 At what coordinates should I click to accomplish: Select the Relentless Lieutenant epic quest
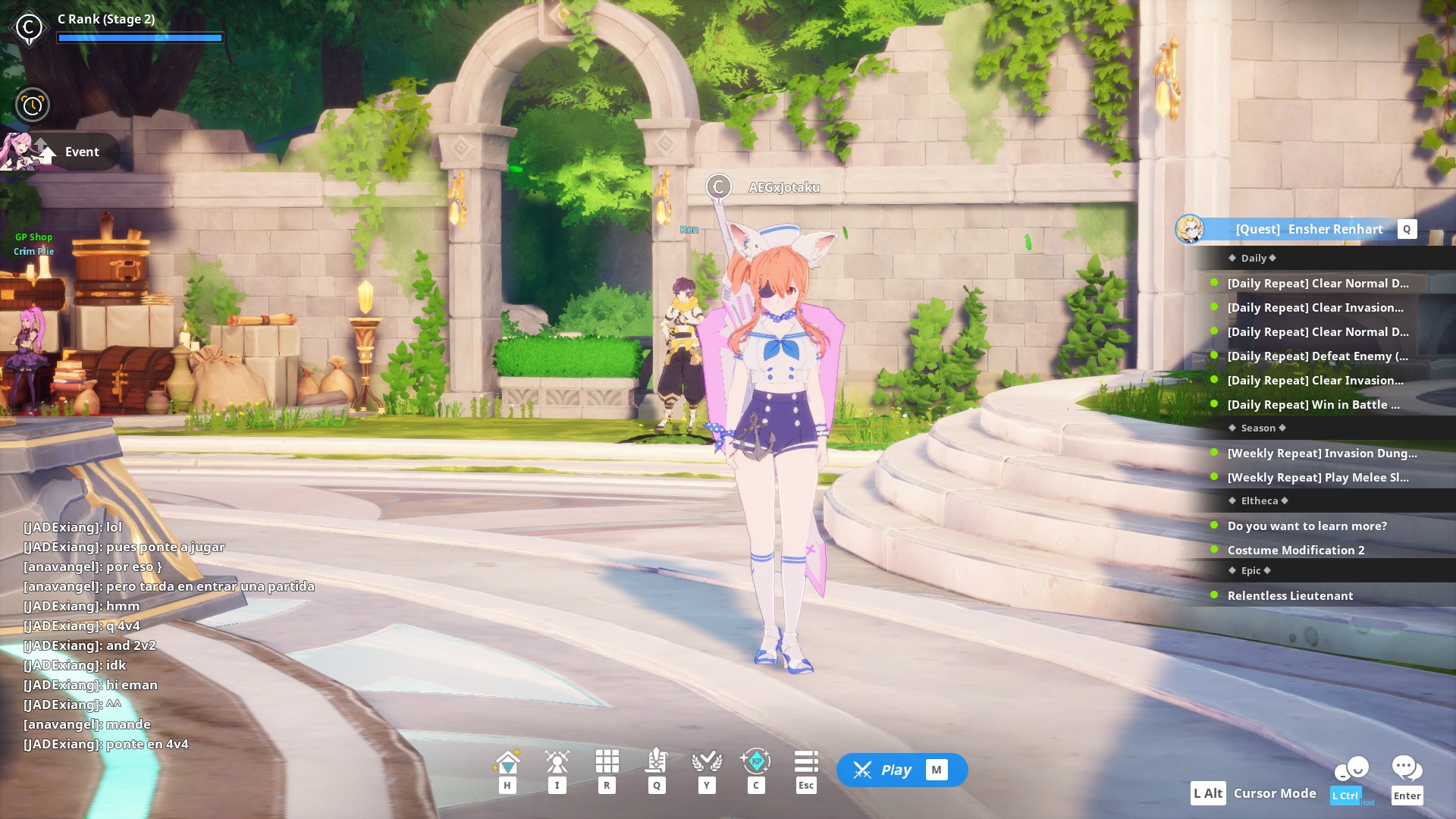pos(1290,596)
